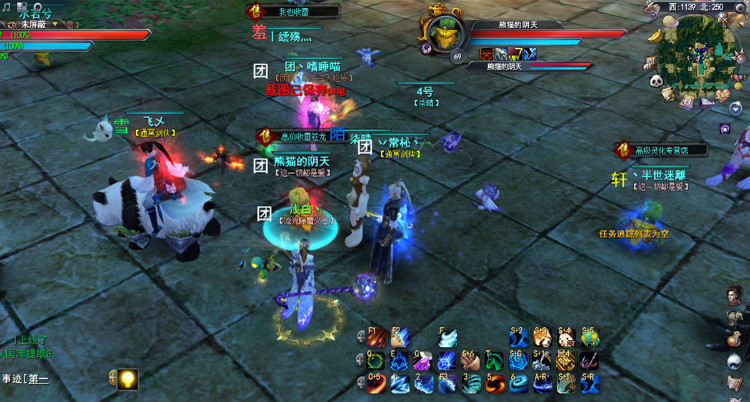The height and width of the screenshot is (402, 750).
Task: Activate the T green horse head skill
Action: pyautogui.click(x=494, y=361)
